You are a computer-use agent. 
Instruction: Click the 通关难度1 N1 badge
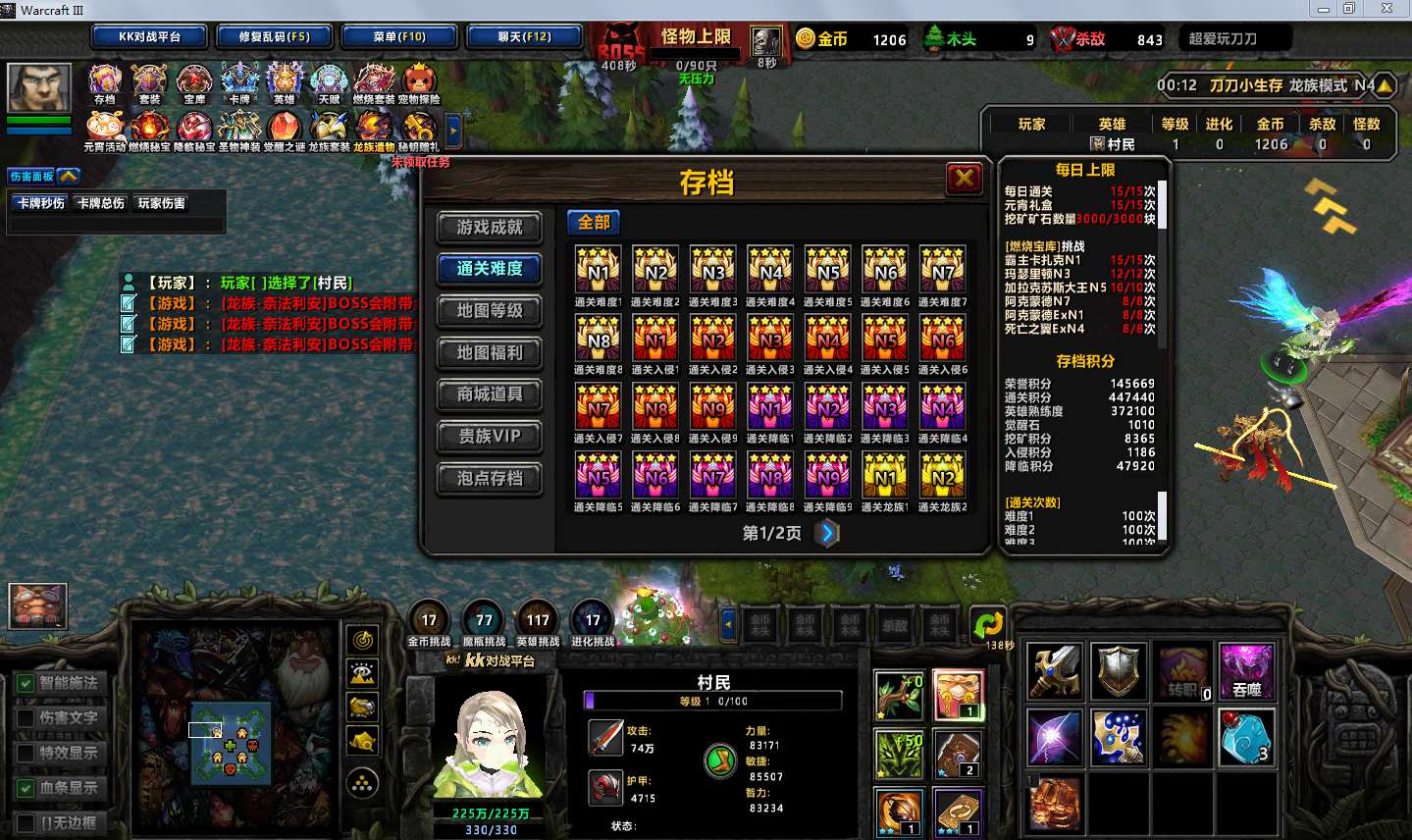point(598,269)
